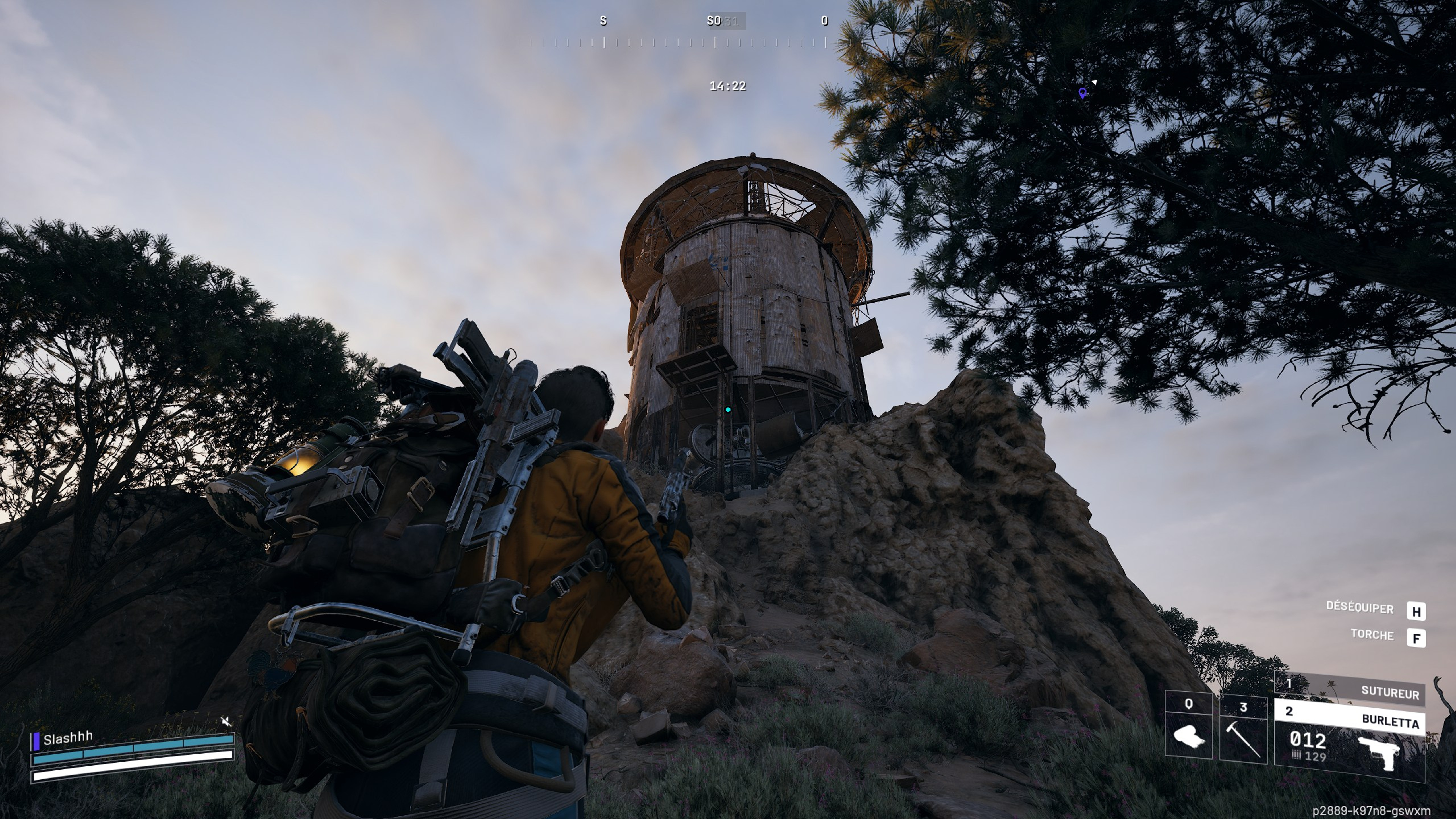Click the muted speaker icon

tap(226, 721)
